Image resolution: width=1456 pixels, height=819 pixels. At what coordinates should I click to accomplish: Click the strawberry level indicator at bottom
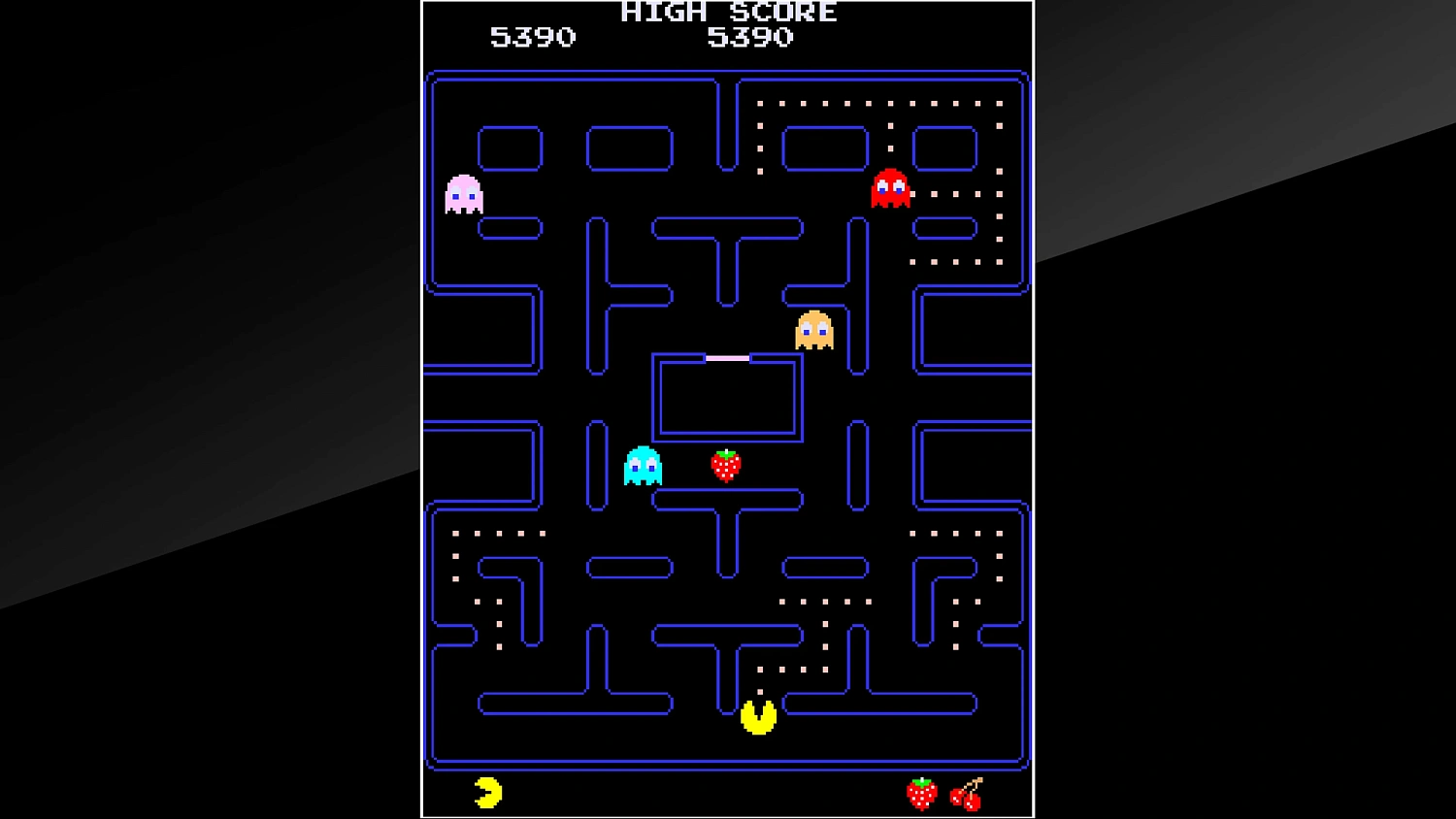point(919,794)
